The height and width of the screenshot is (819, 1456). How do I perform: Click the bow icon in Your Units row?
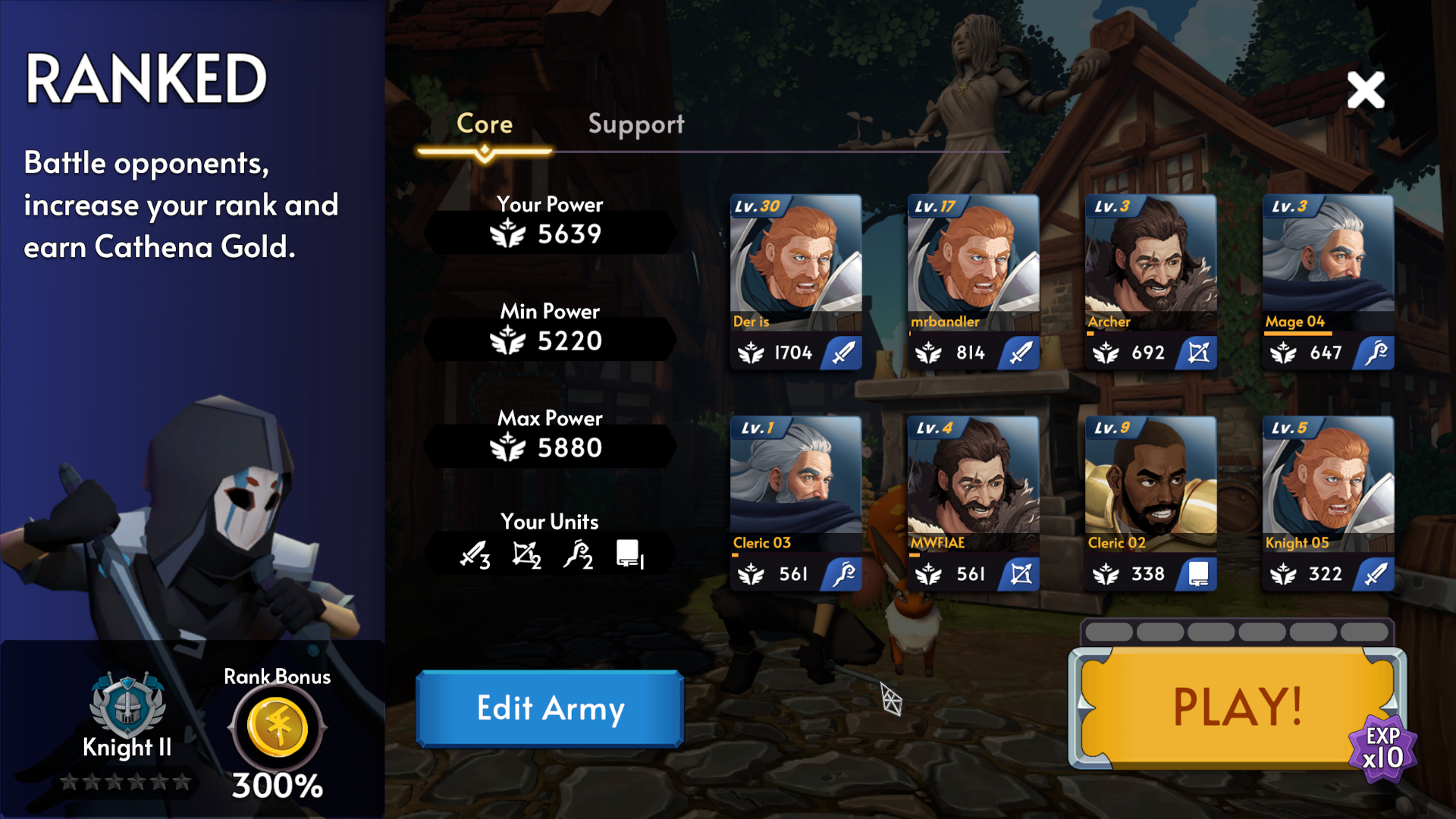click(x=525, y=554)
